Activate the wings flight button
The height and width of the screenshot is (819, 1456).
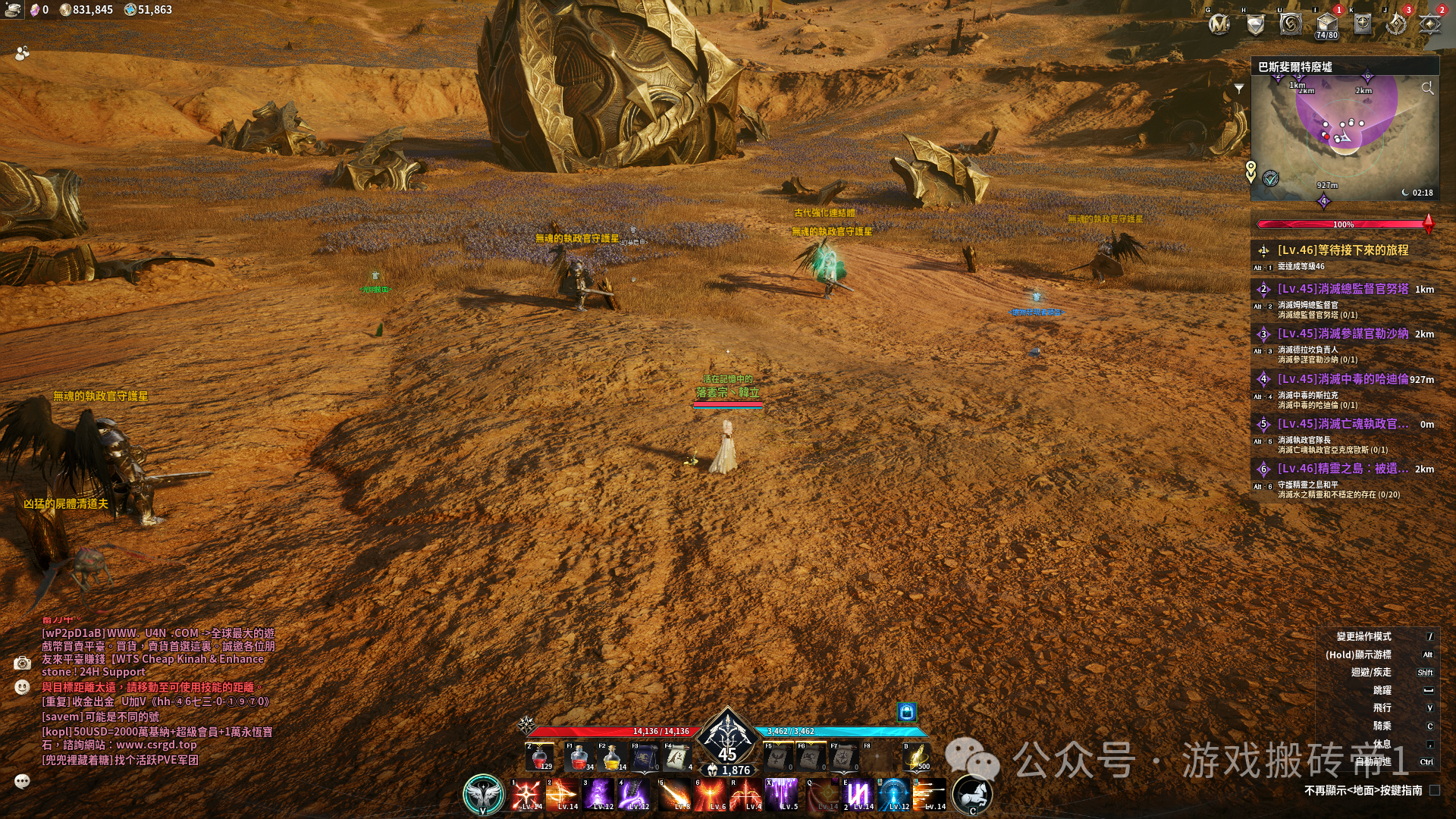tap(484, 794)
